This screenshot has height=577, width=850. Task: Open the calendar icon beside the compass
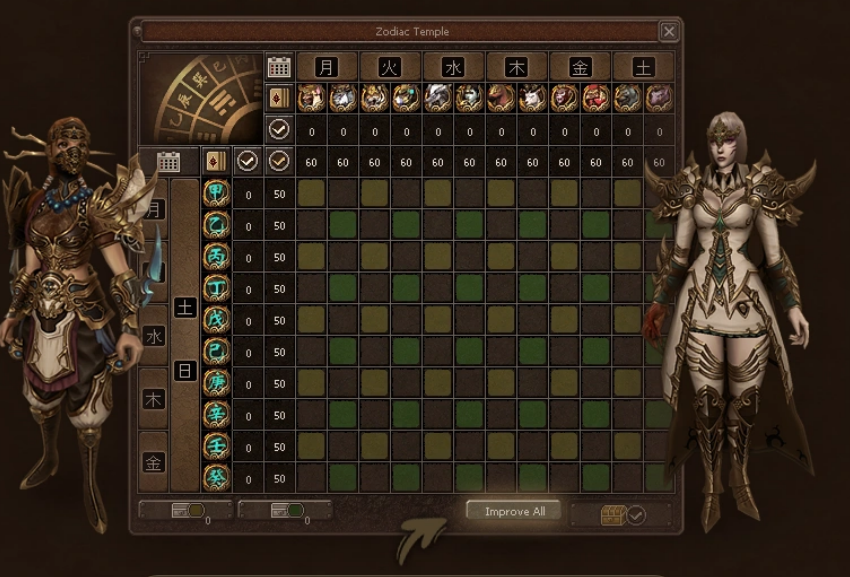(x=280, y=67)
